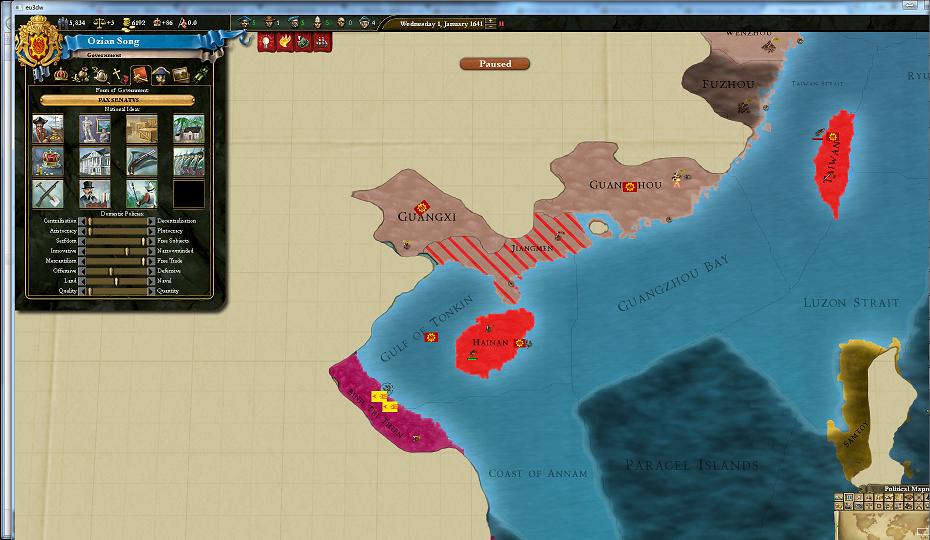
Task: Shift Serfdom slider left toward Serfdom
Action: point(82,241)
